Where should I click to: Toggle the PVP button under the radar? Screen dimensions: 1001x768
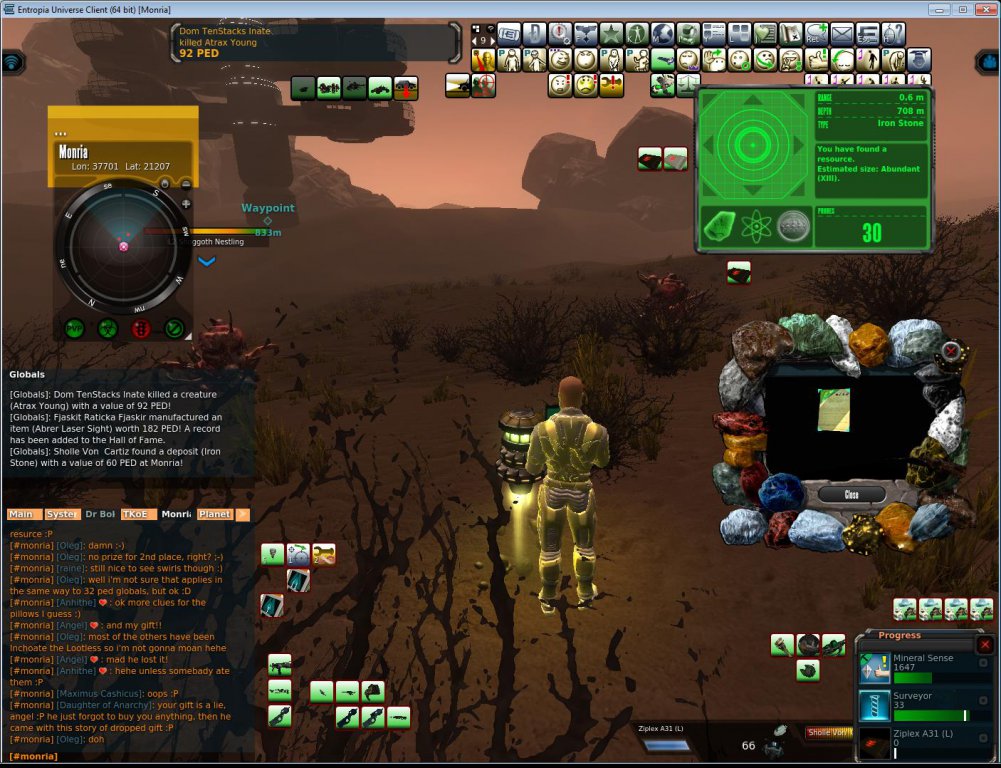74,327
